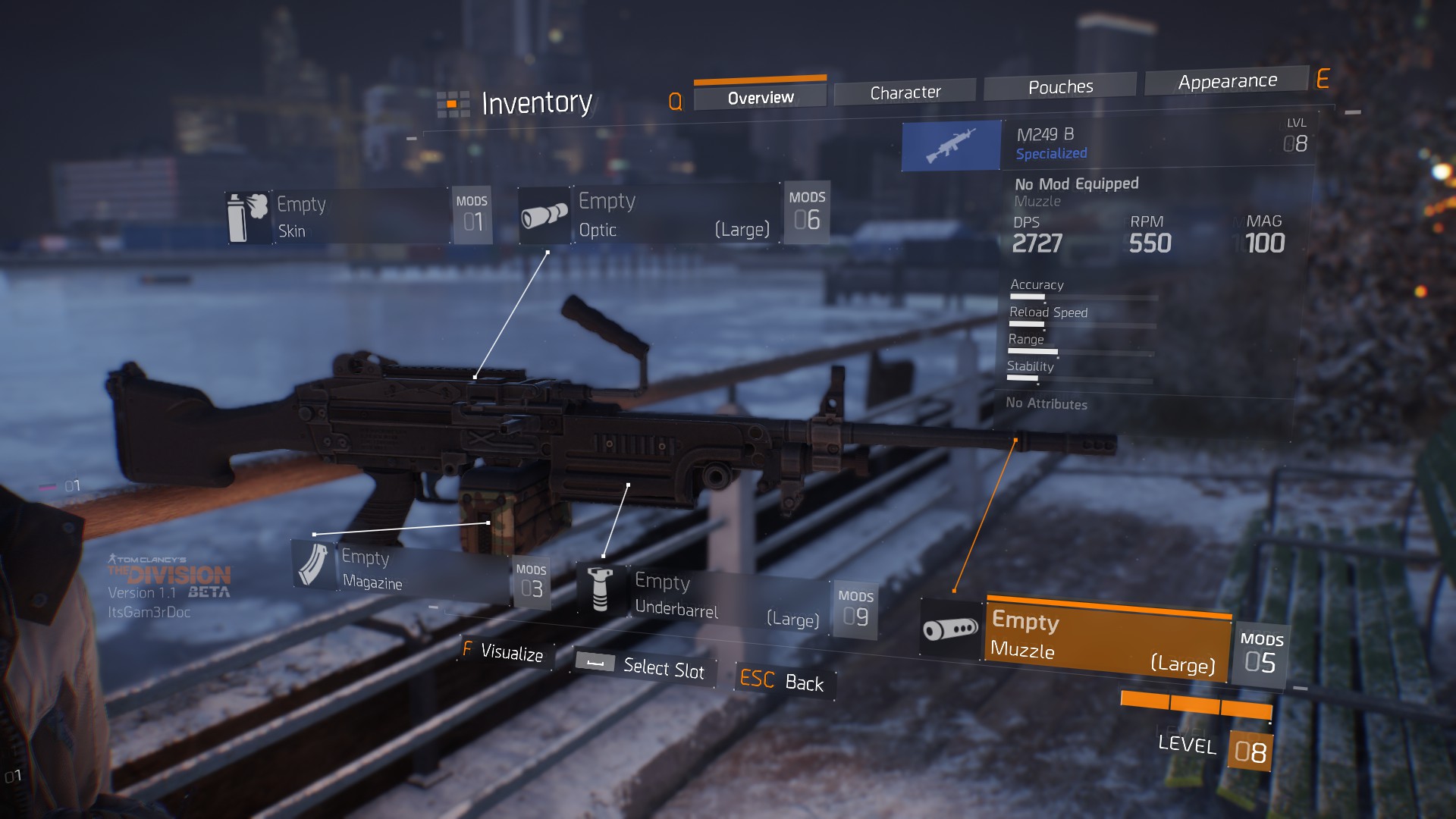Viewport: 1456px width, 819px height.
Task: Switch to the Overview tab
Action: point(760,98)
